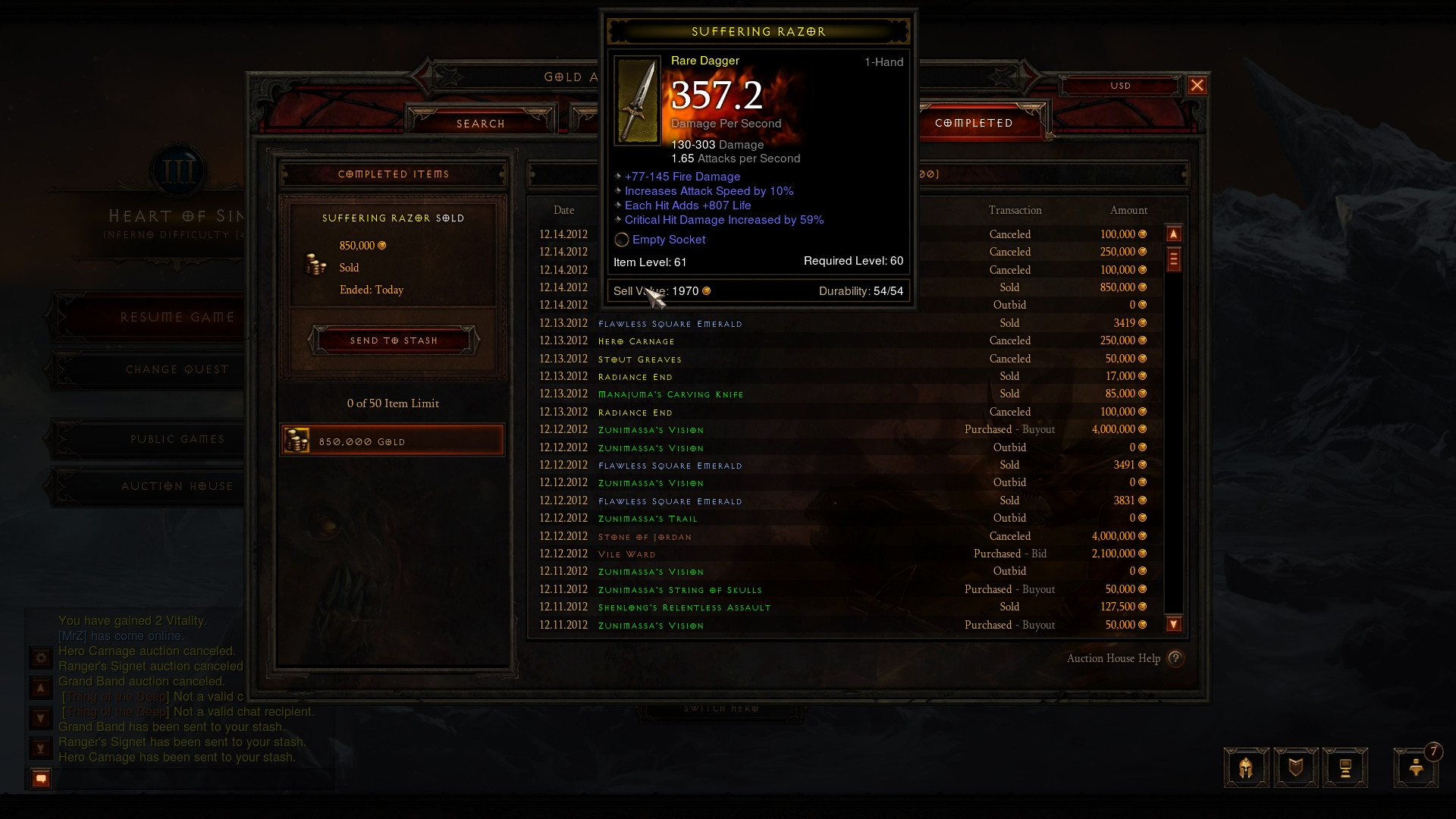
Task: Select the pedestal icon near the bottom right
Action: point(1346,767)
